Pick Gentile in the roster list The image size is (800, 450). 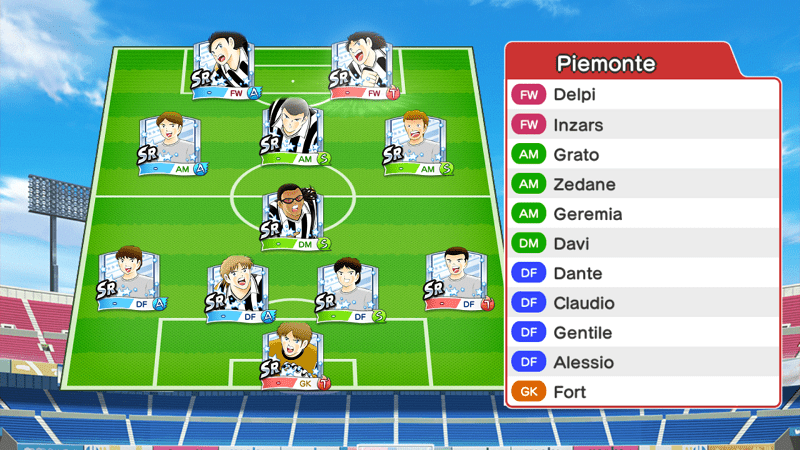[x=642, y=333]
